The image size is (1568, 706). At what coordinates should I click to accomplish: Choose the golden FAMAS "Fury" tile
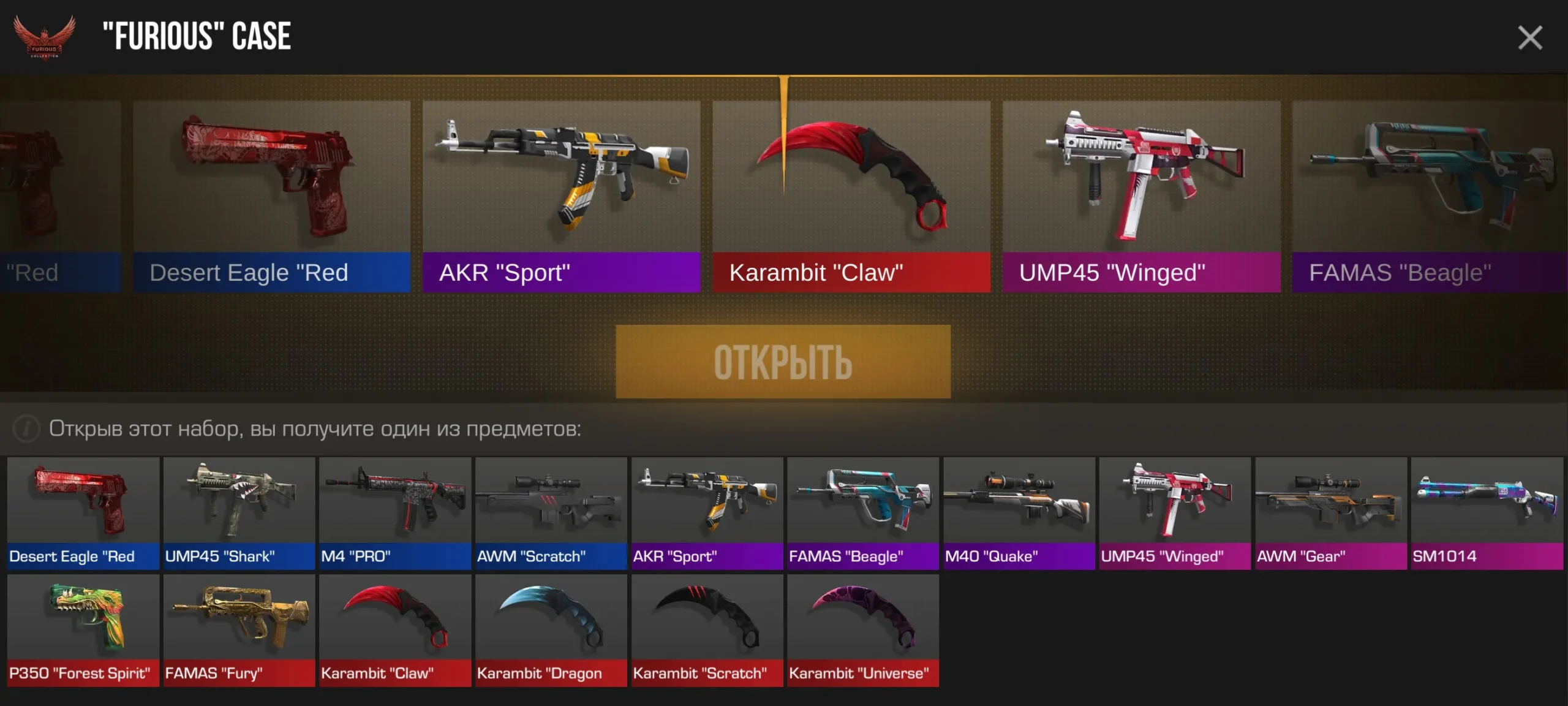click(239, 630)
